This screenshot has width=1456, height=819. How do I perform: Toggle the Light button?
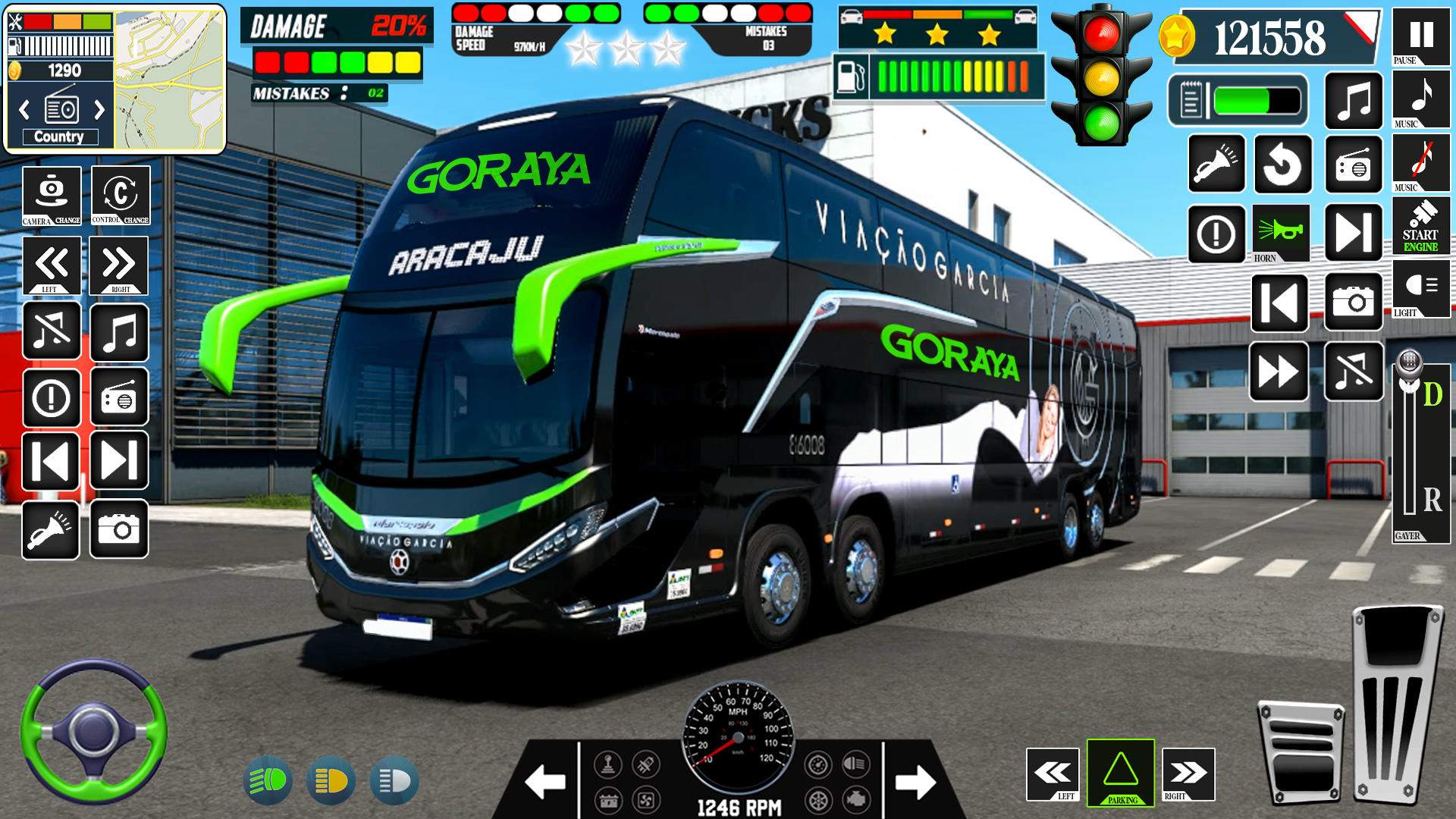tap(1420, 288)
